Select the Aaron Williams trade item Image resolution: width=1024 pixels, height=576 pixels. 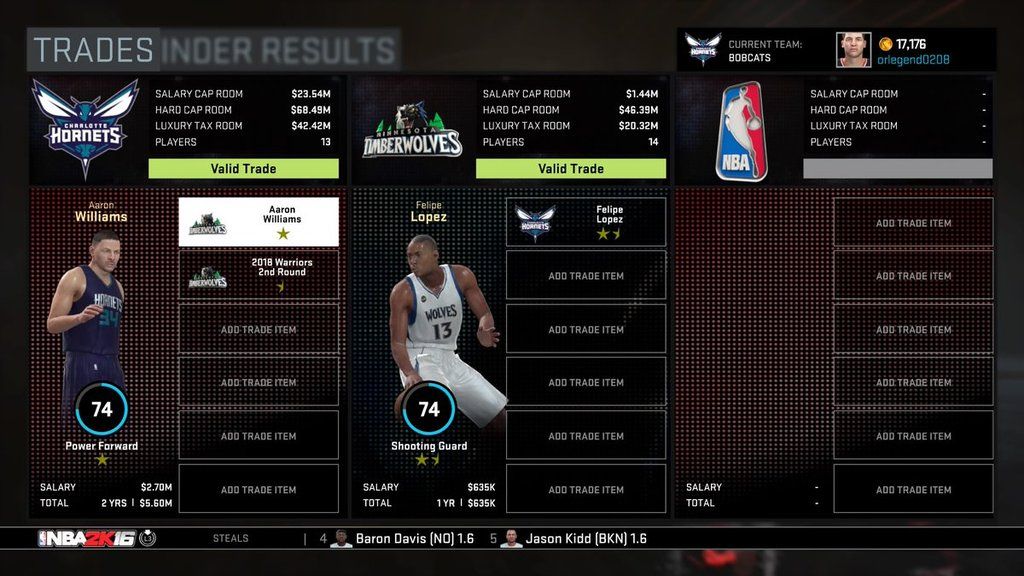click(258, 222)
